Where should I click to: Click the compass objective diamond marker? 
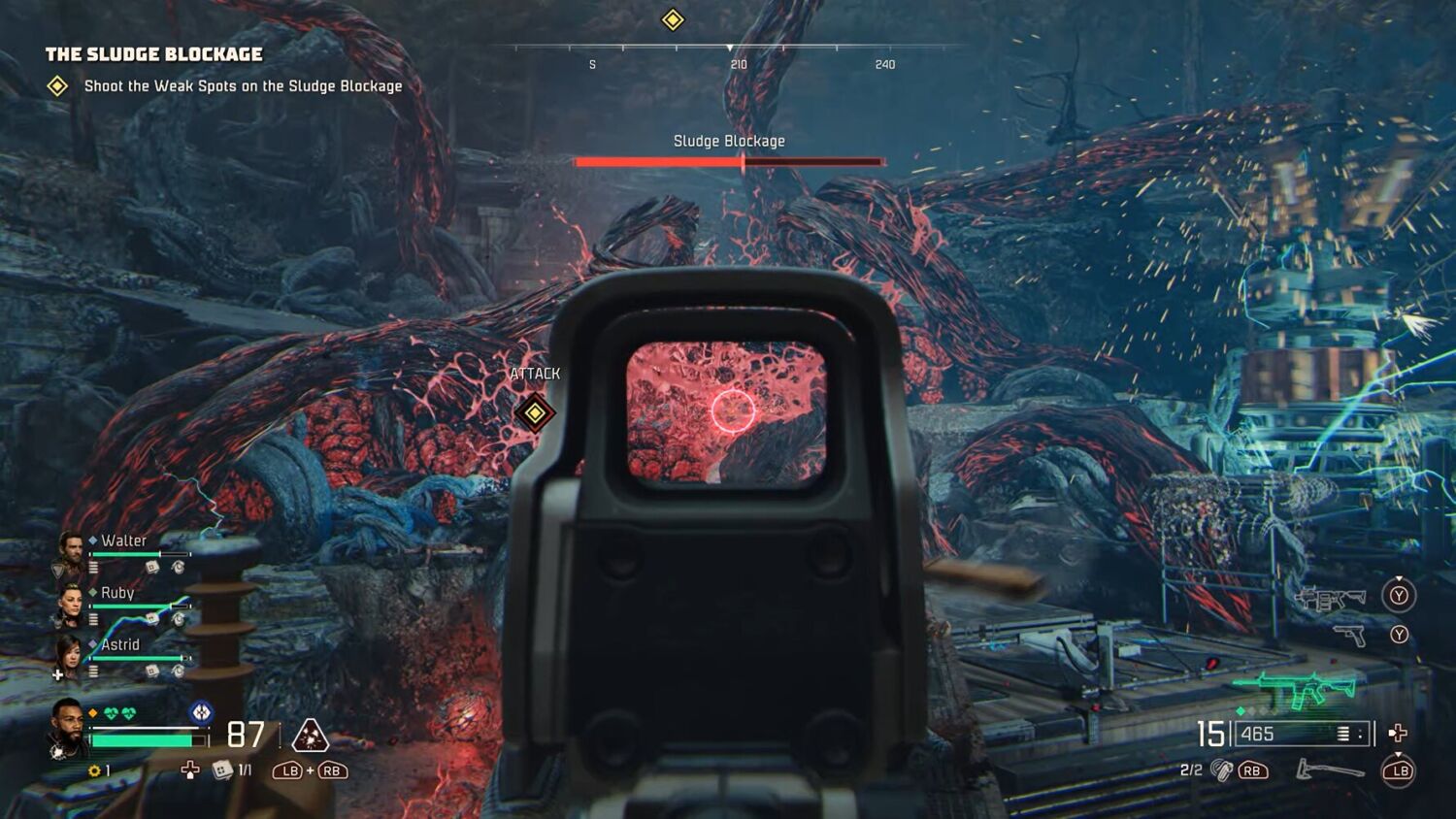click(673, 20)
